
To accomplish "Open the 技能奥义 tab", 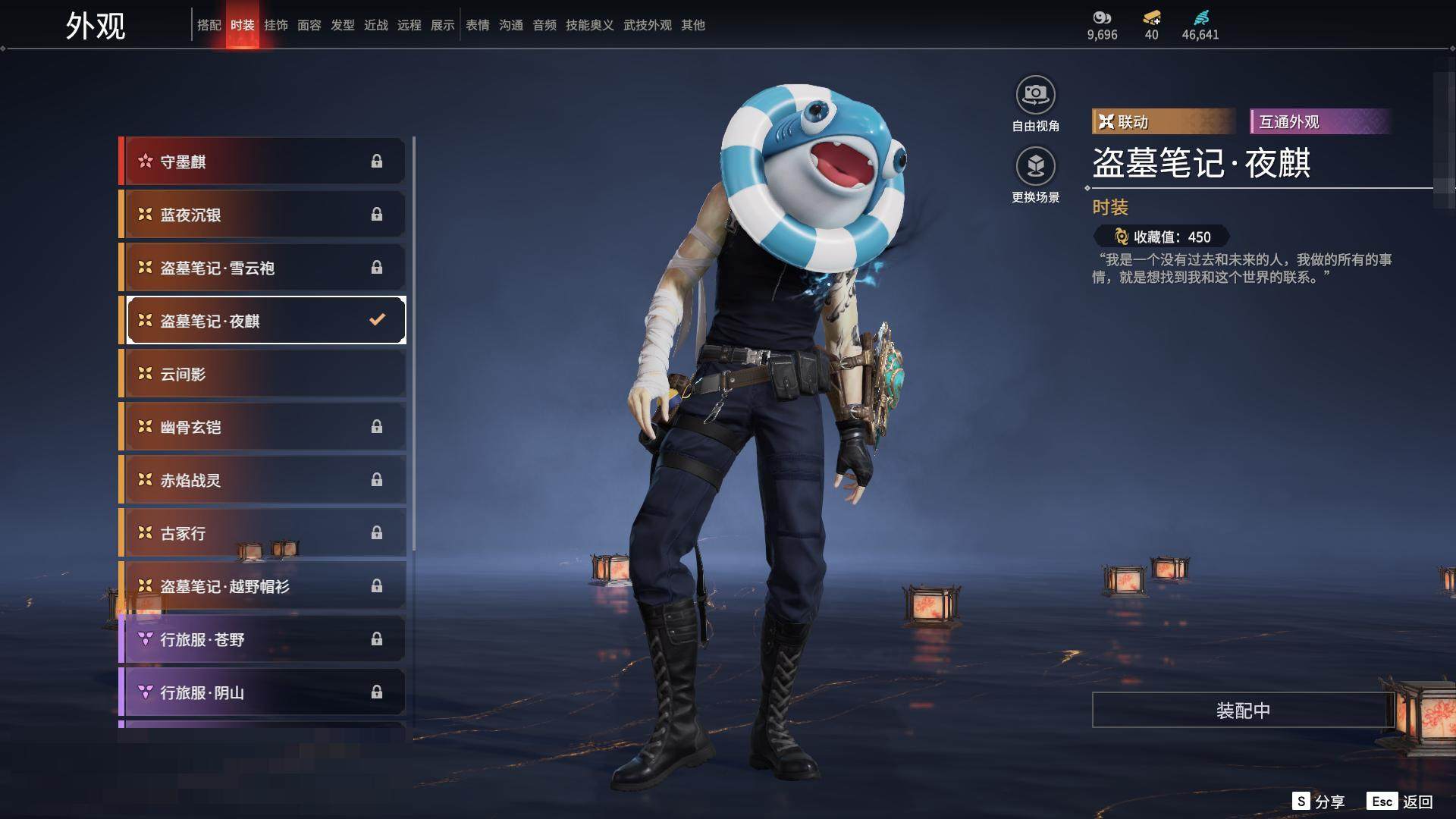I will click(589, 25).
